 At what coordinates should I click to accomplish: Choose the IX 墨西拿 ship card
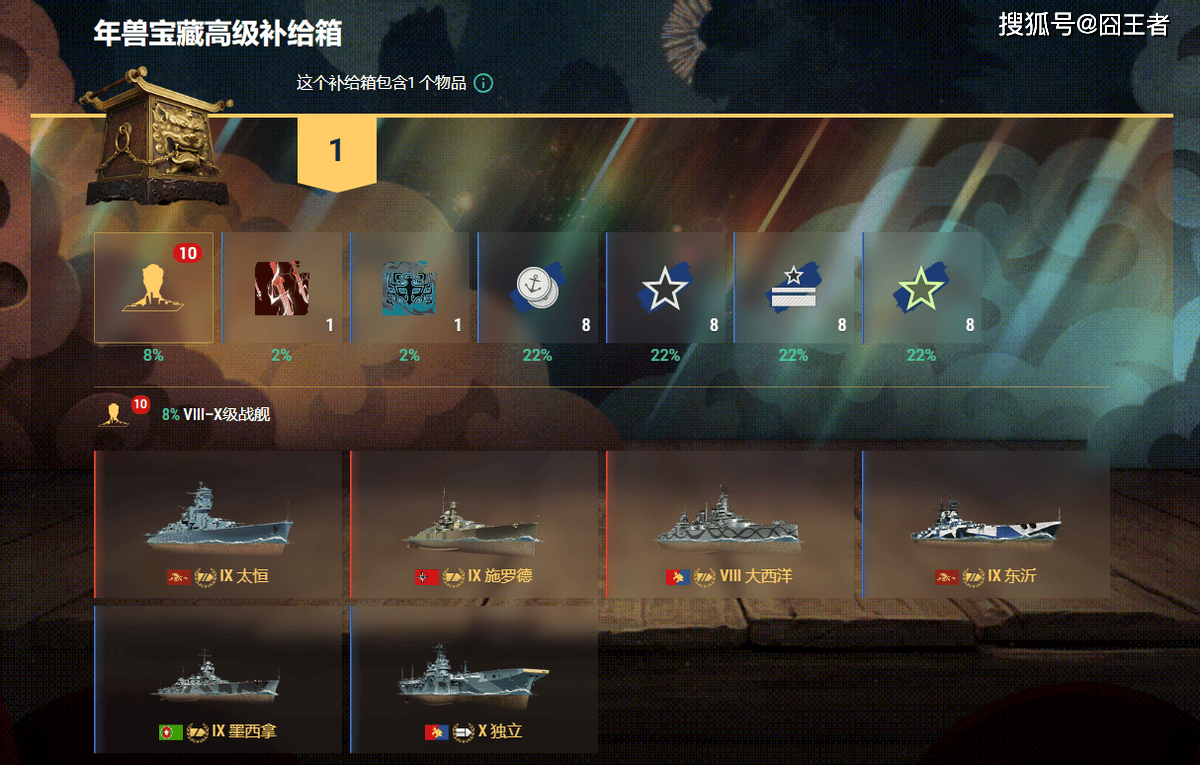click(219, 680)
